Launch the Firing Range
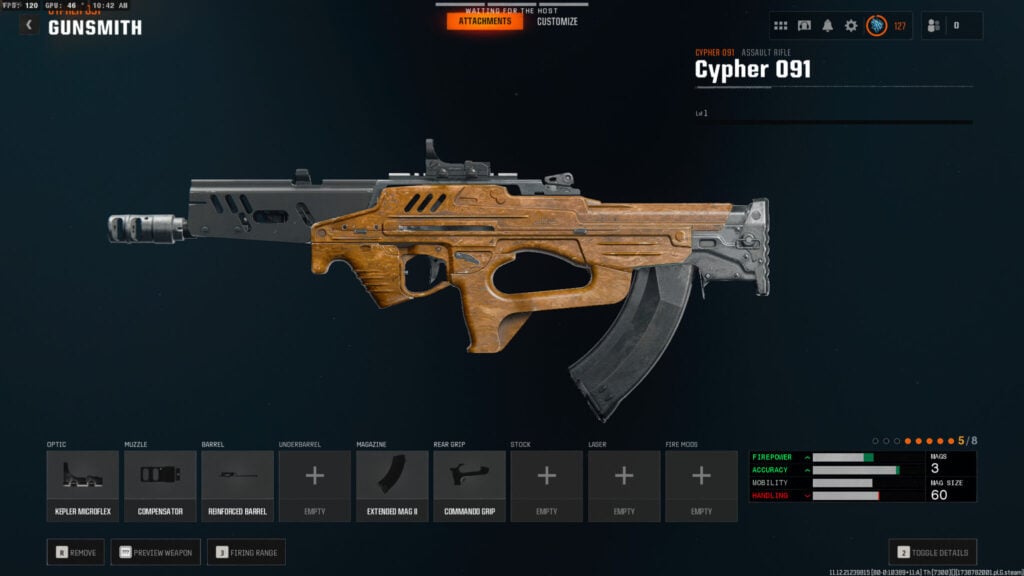 point(246,552)
